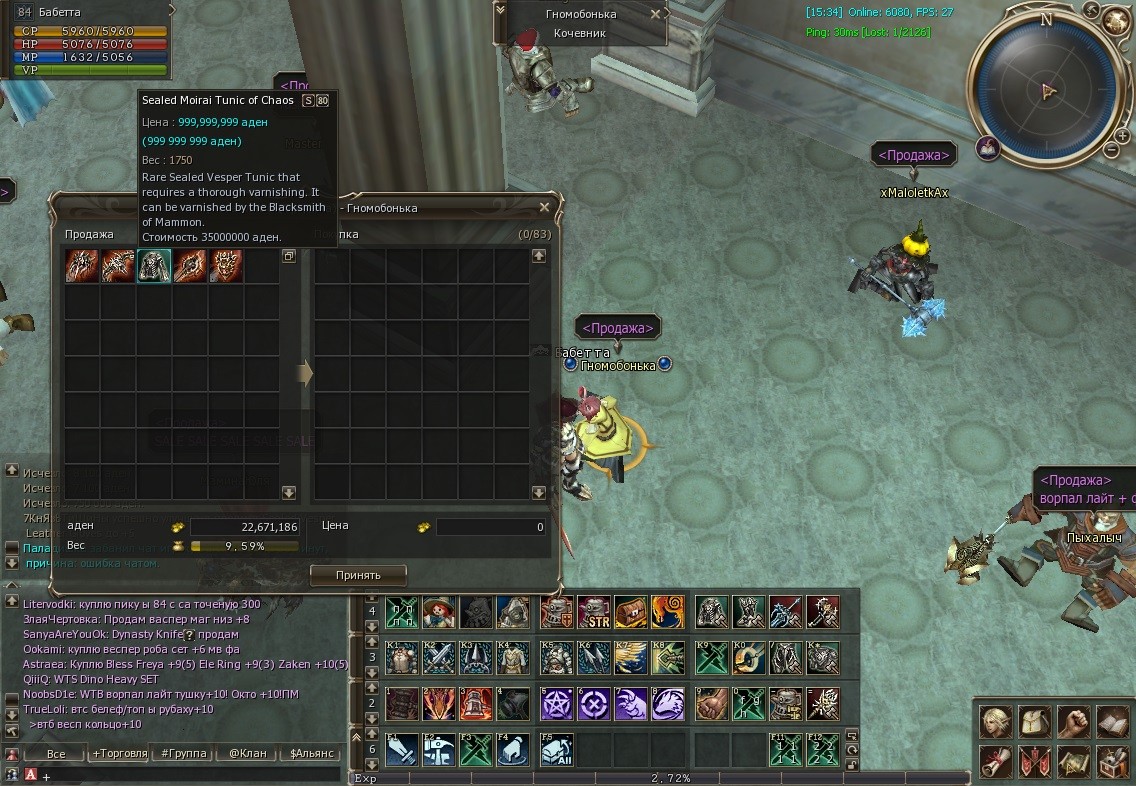
Task: Click the treasure chest hotbar icon
Action: tap(630, 612)
